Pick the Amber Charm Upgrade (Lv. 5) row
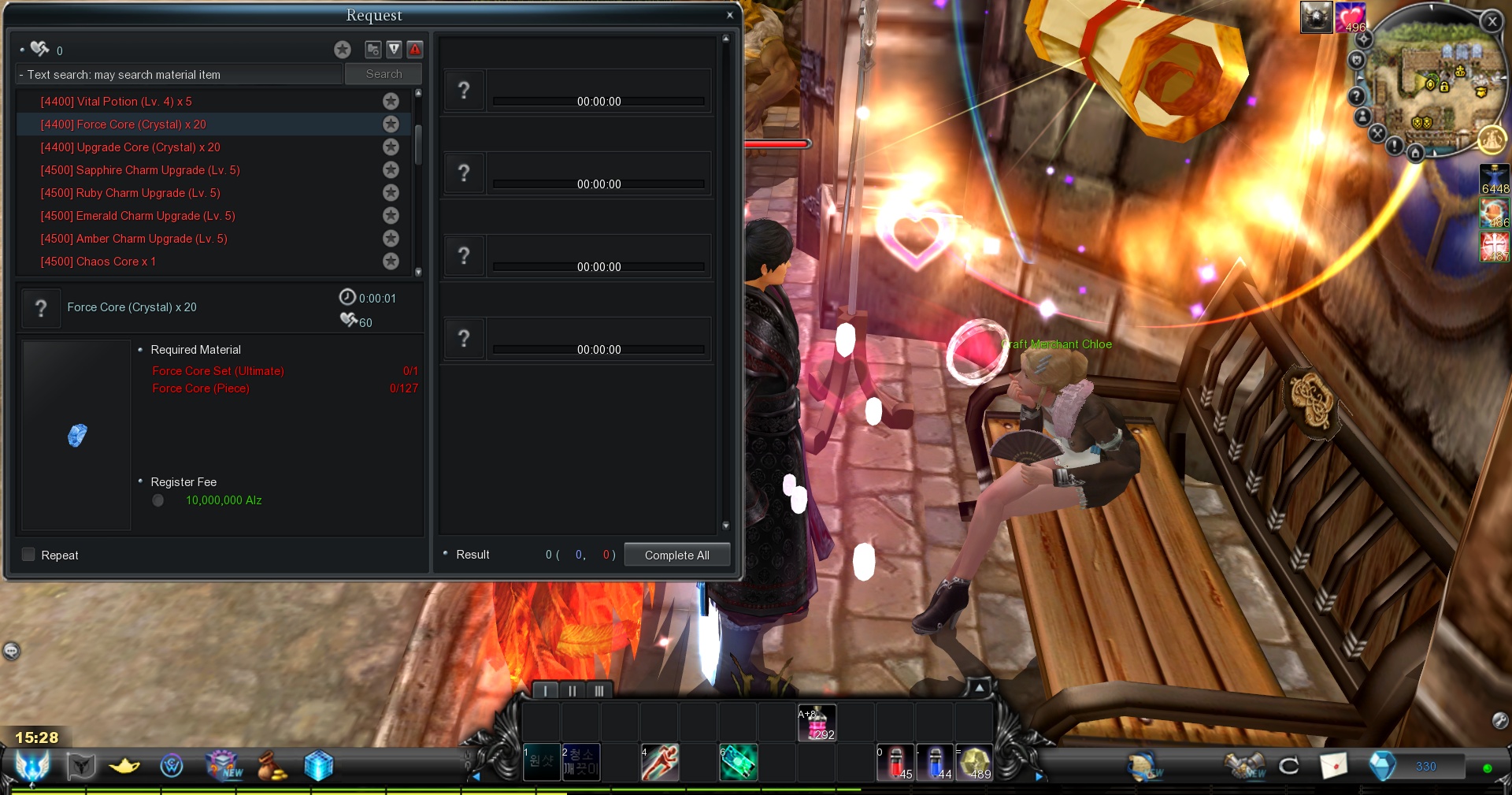The width and height of the screenshot is (1512, 795). (x=133, y=239)
